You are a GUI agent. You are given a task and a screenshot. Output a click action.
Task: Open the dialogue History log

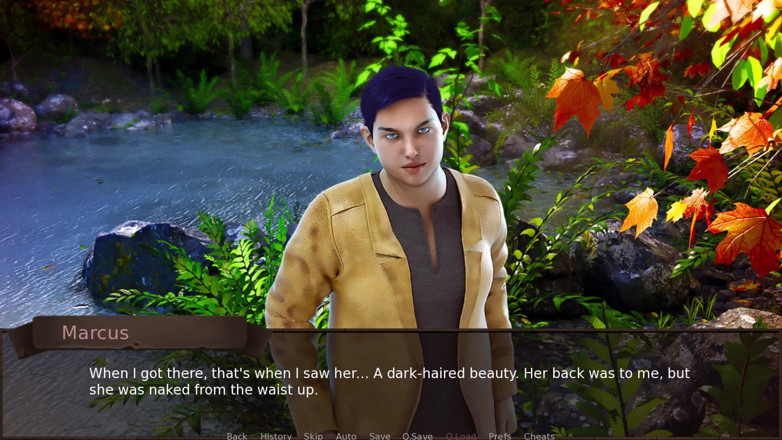click(x=276, y=435)
